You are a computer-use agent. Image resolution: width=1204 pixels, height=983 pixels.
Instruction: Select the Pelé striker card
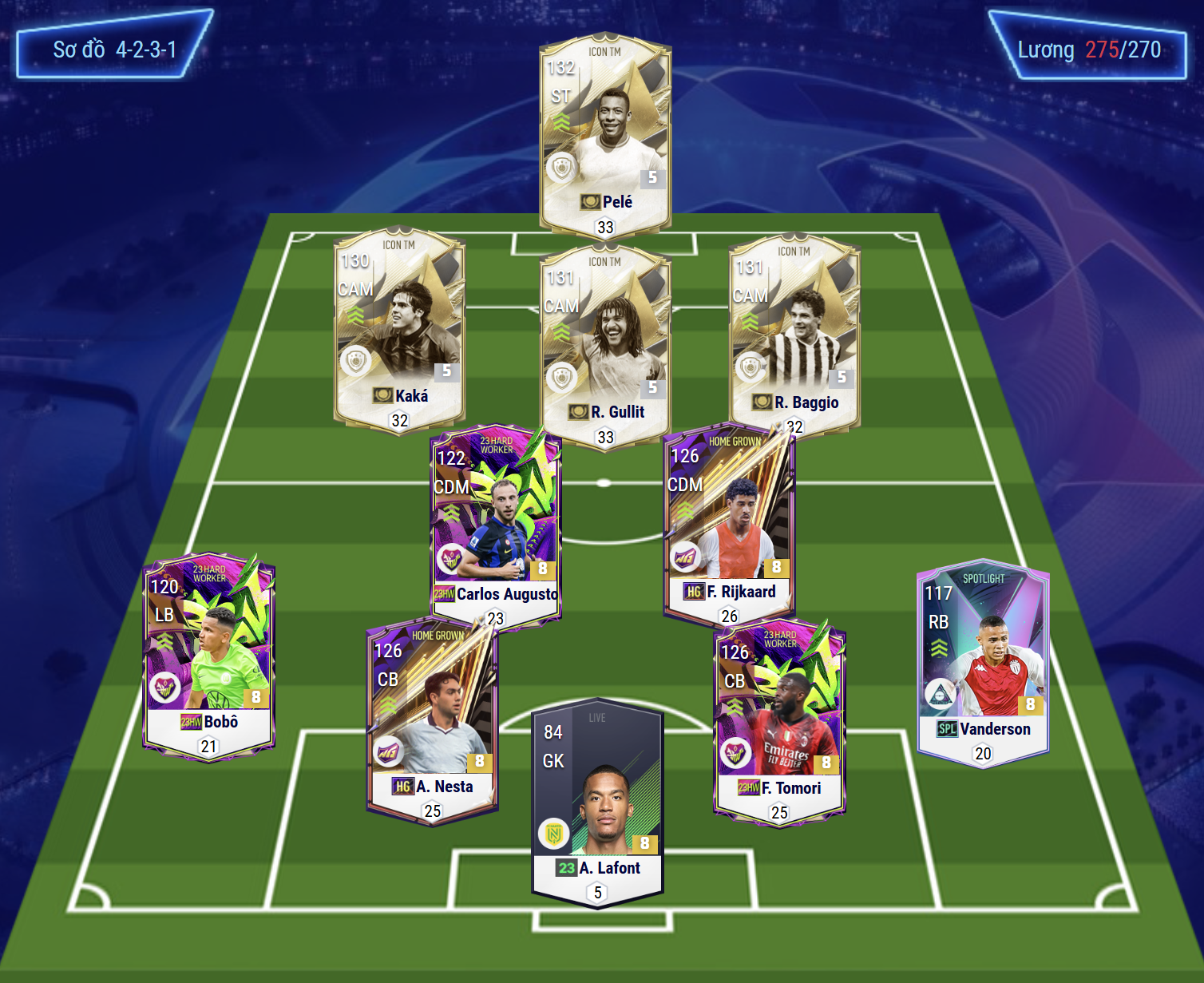click(605, 132)
